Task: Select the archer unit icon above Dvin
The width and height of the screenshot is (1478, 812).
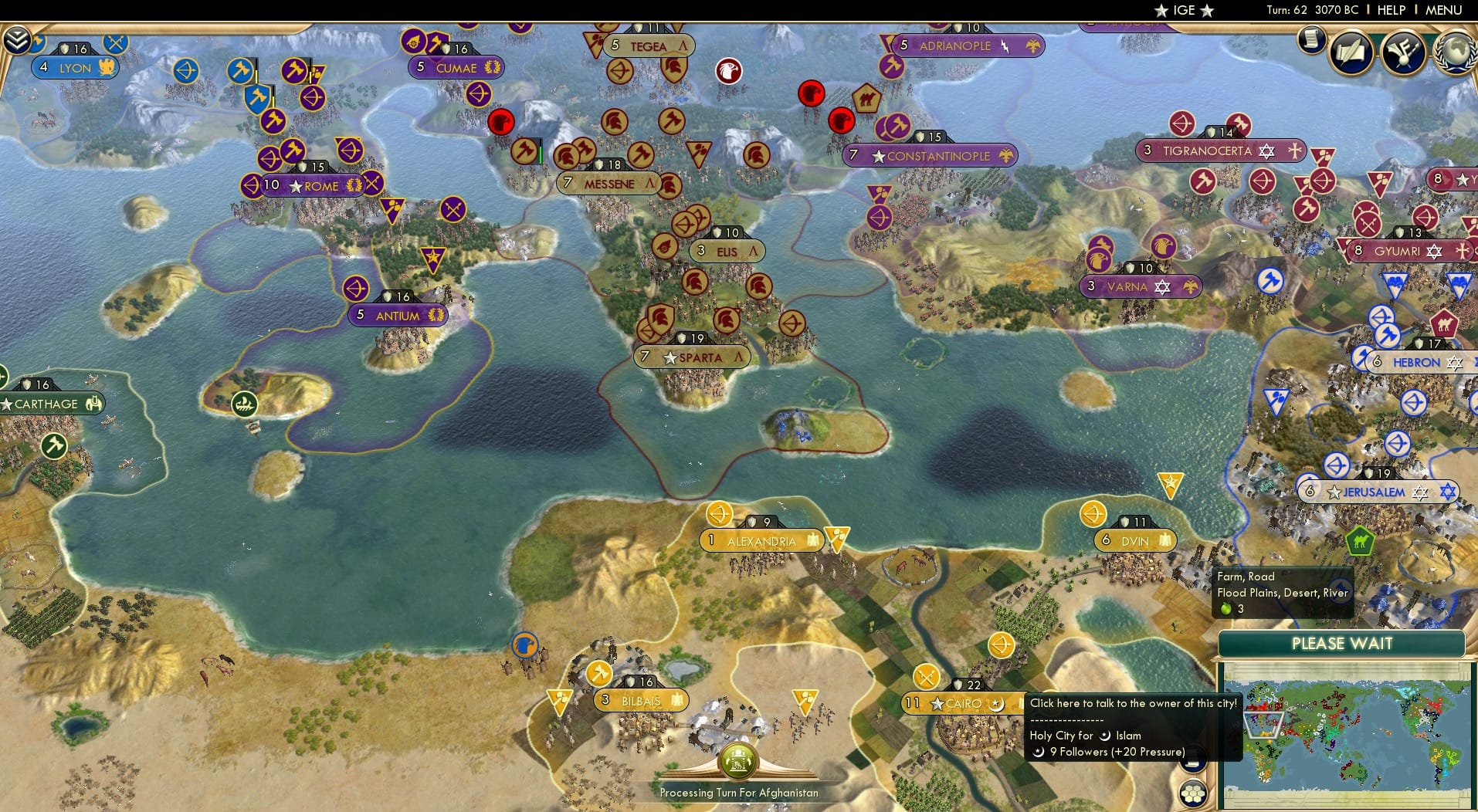Action: click(x=1095, y=513)
